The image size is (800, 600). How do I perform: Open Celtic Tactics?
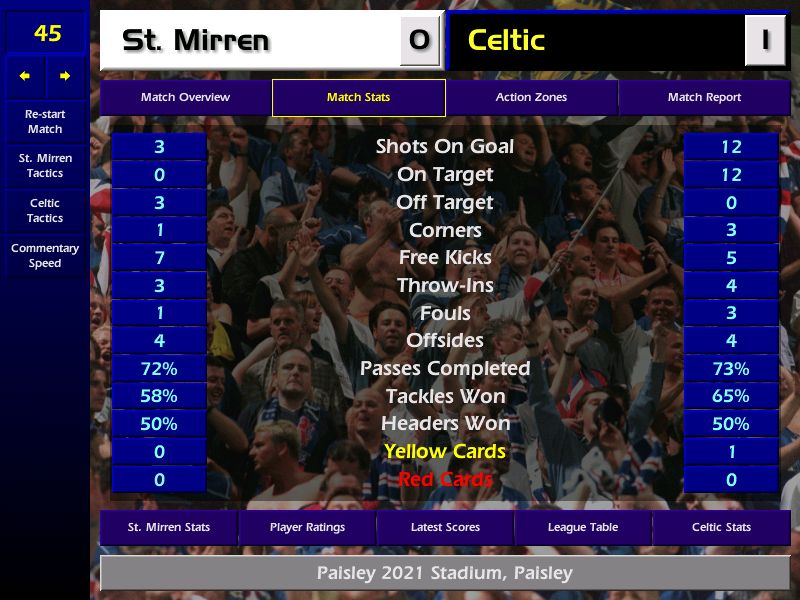pos(45,211)
